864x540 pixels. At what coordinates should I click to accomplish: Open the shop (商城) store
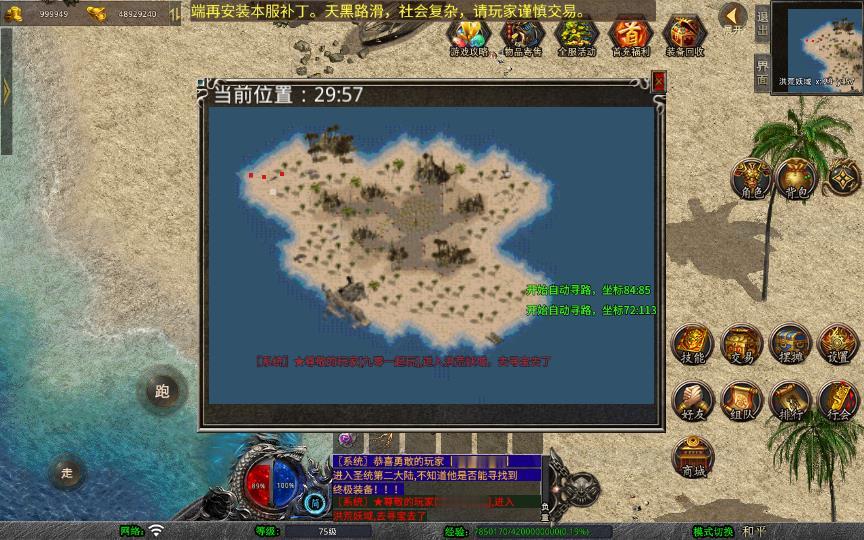(x=693, y=458)
